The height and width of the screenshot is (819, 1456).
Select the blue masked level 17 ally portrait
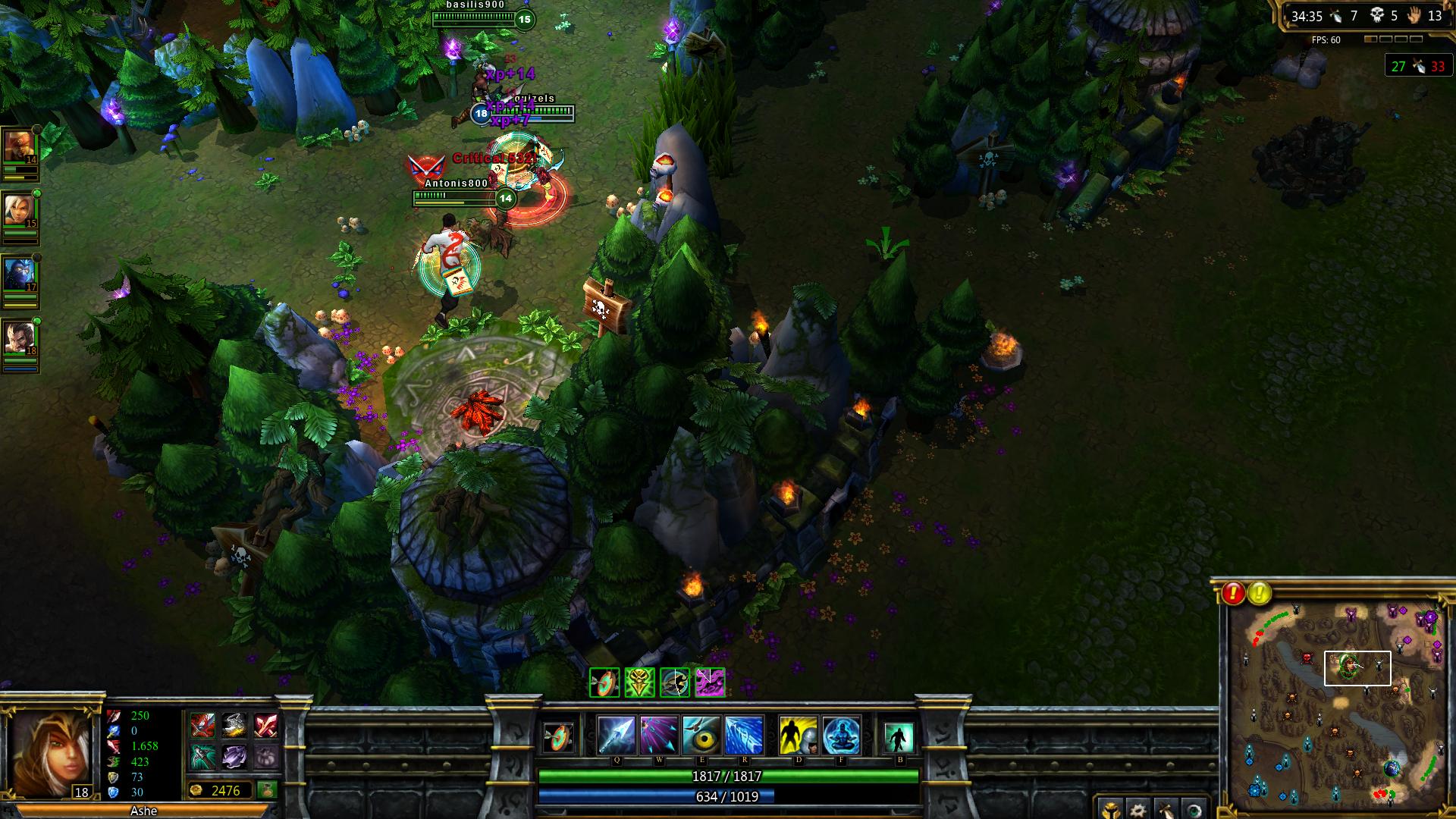tap(18, 275)
